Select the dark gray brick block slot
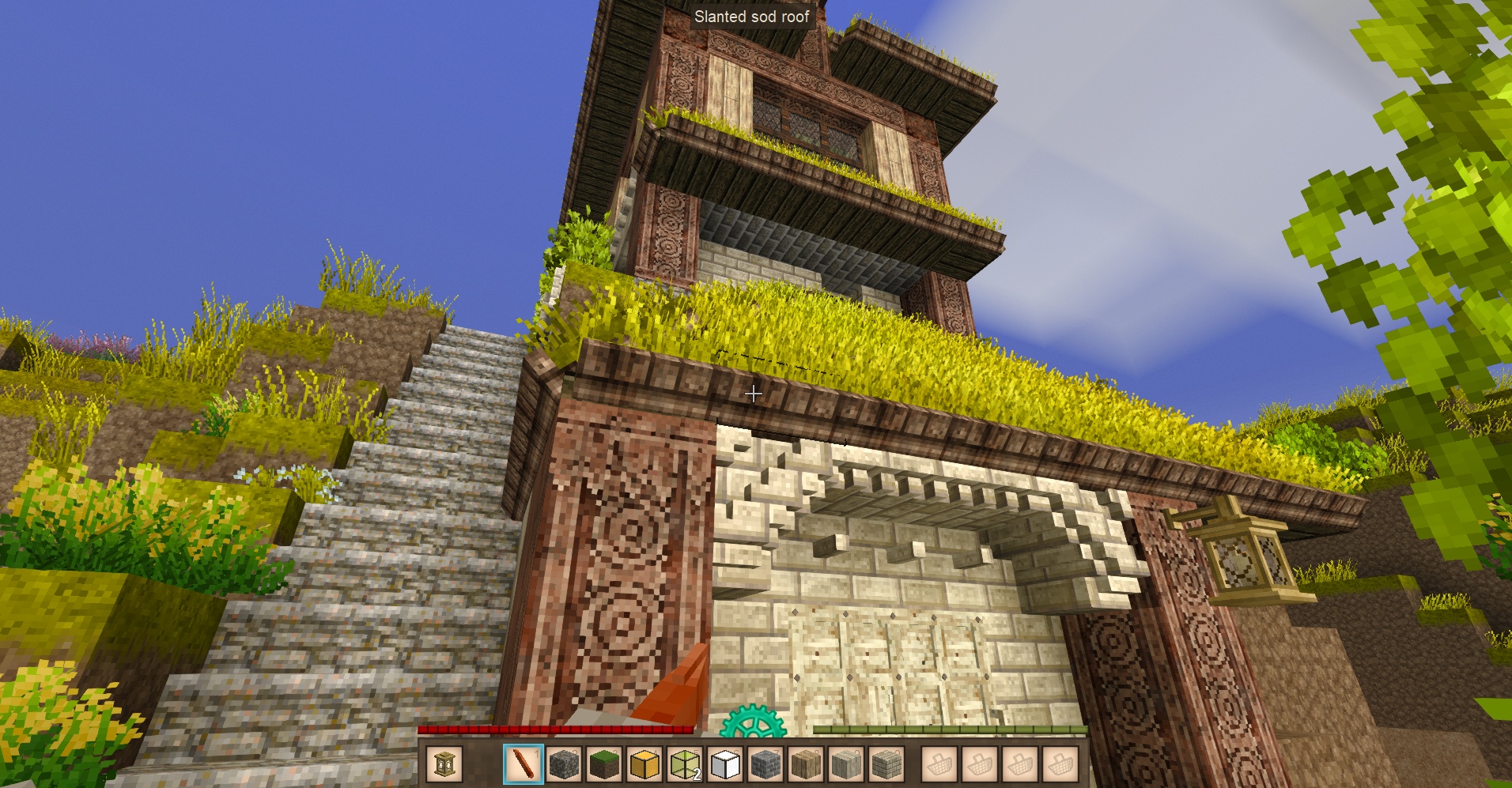The width and height of the screenshot is (1512, 788). click(x=765, y=764)
